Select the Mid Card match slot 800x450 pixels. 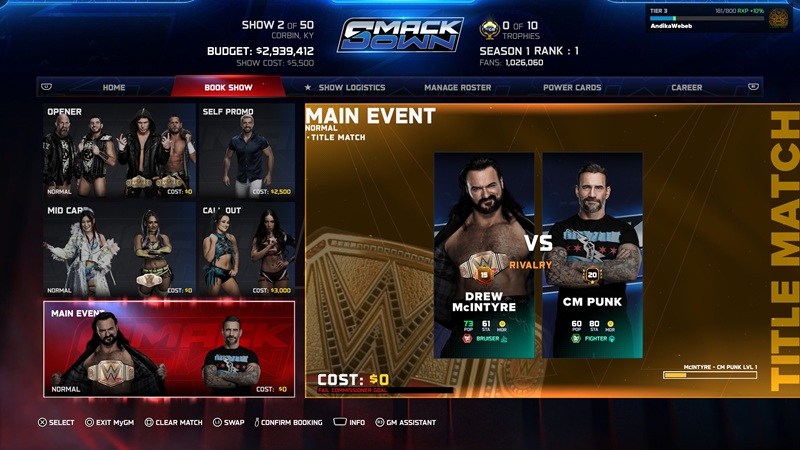119,249
